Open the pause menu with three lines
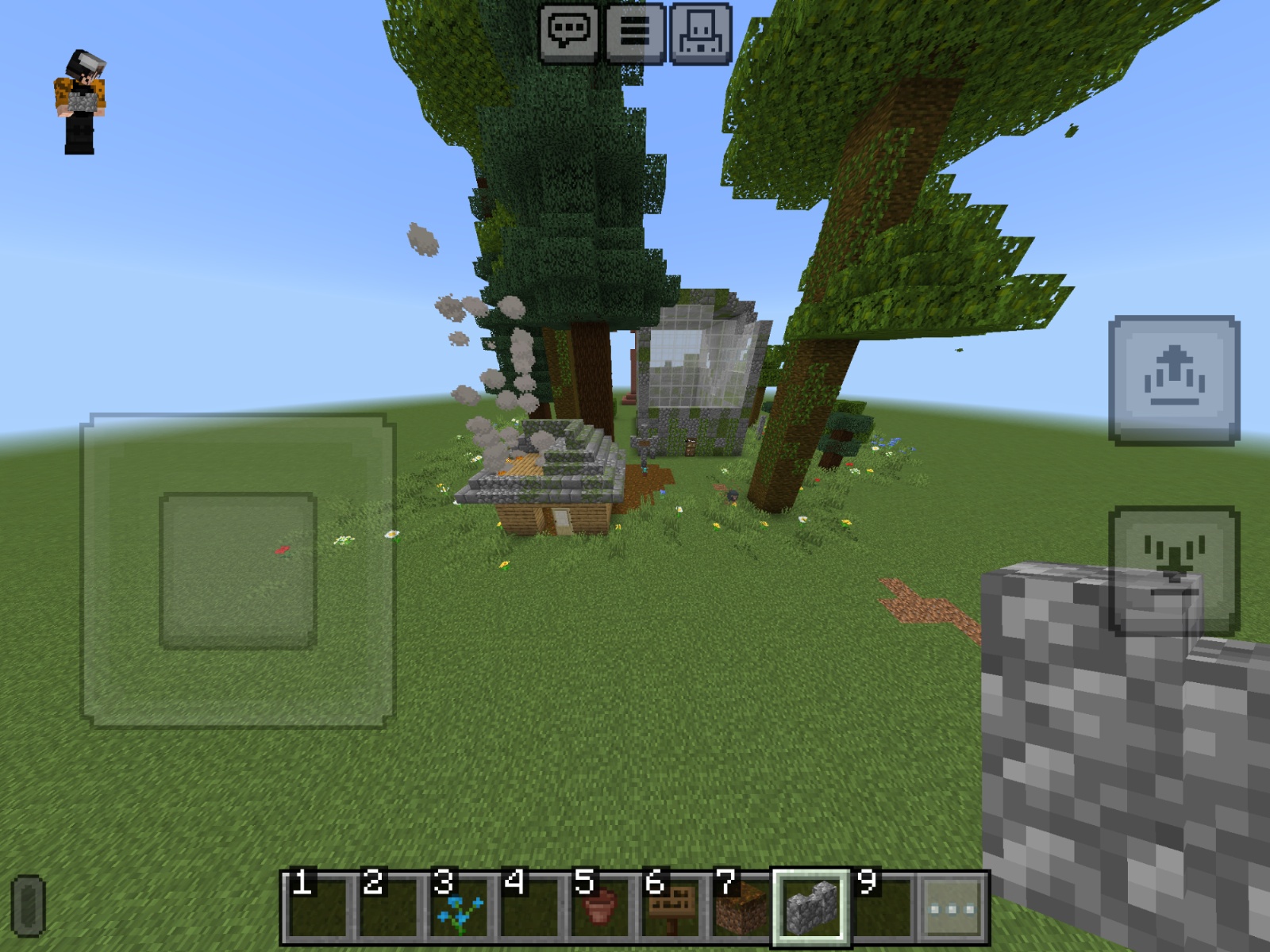This screenshot has height=952, width=1270. pos(635,33)
